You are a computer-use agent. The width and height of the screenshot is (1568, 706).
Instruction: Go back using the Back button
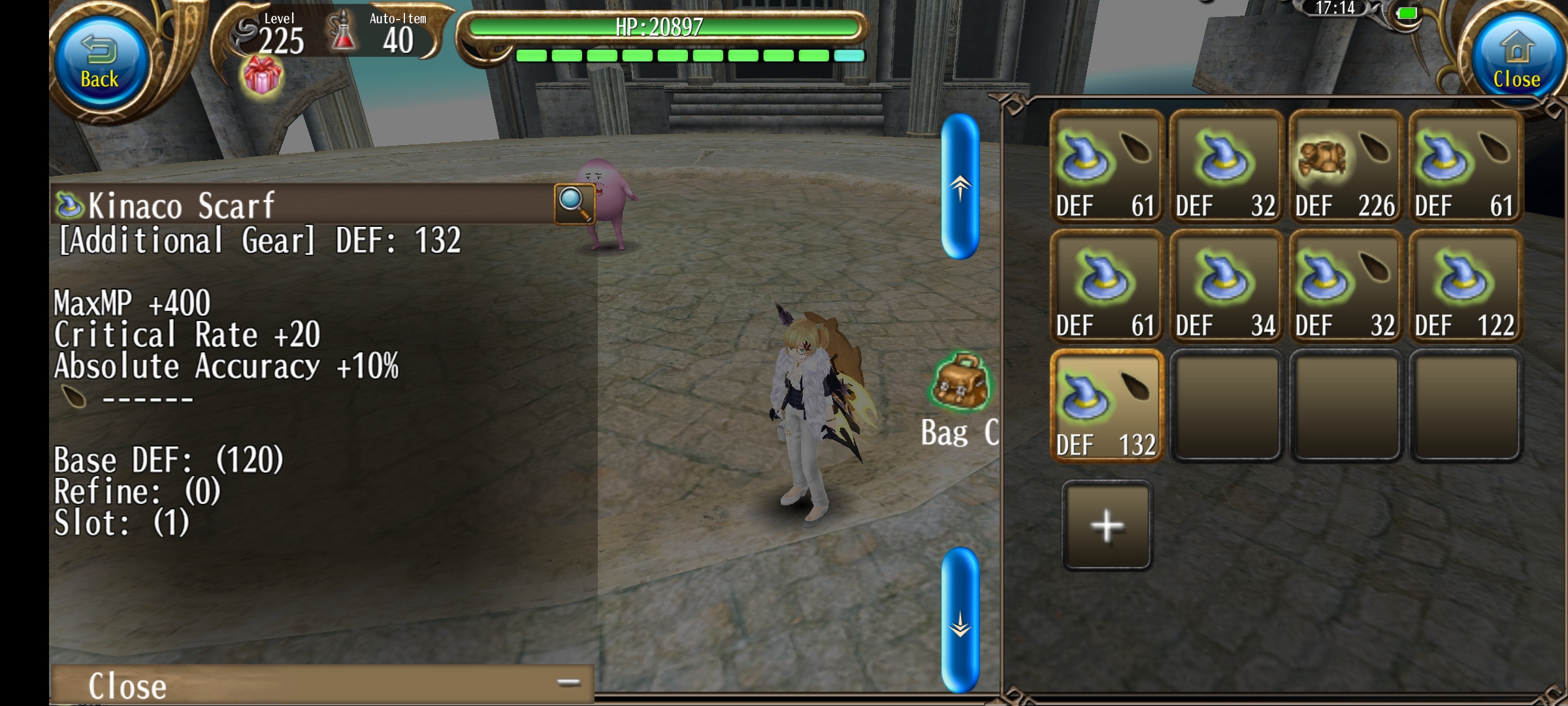click(100, 62)
